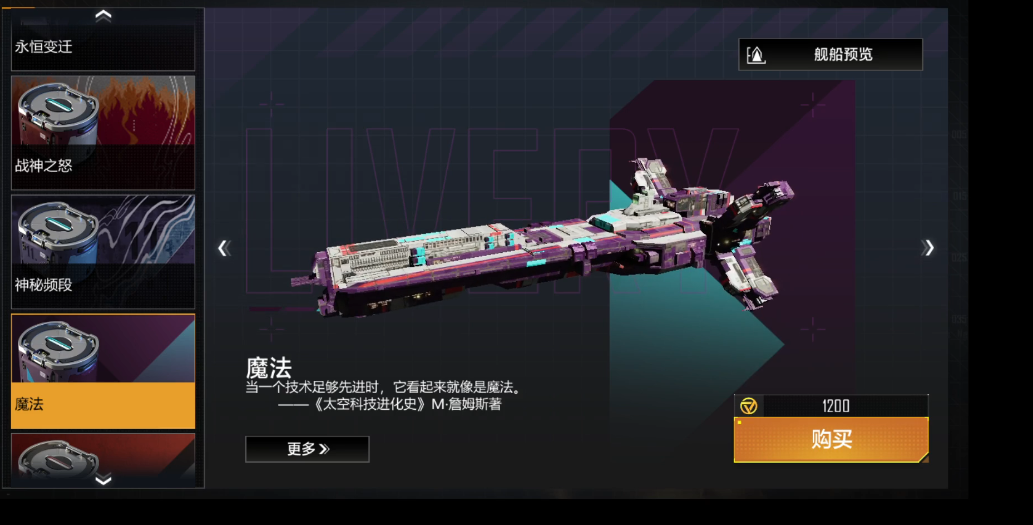1033x525 pixels.
Task: Select the 战神之怒 livery
Action: [103, 131]
